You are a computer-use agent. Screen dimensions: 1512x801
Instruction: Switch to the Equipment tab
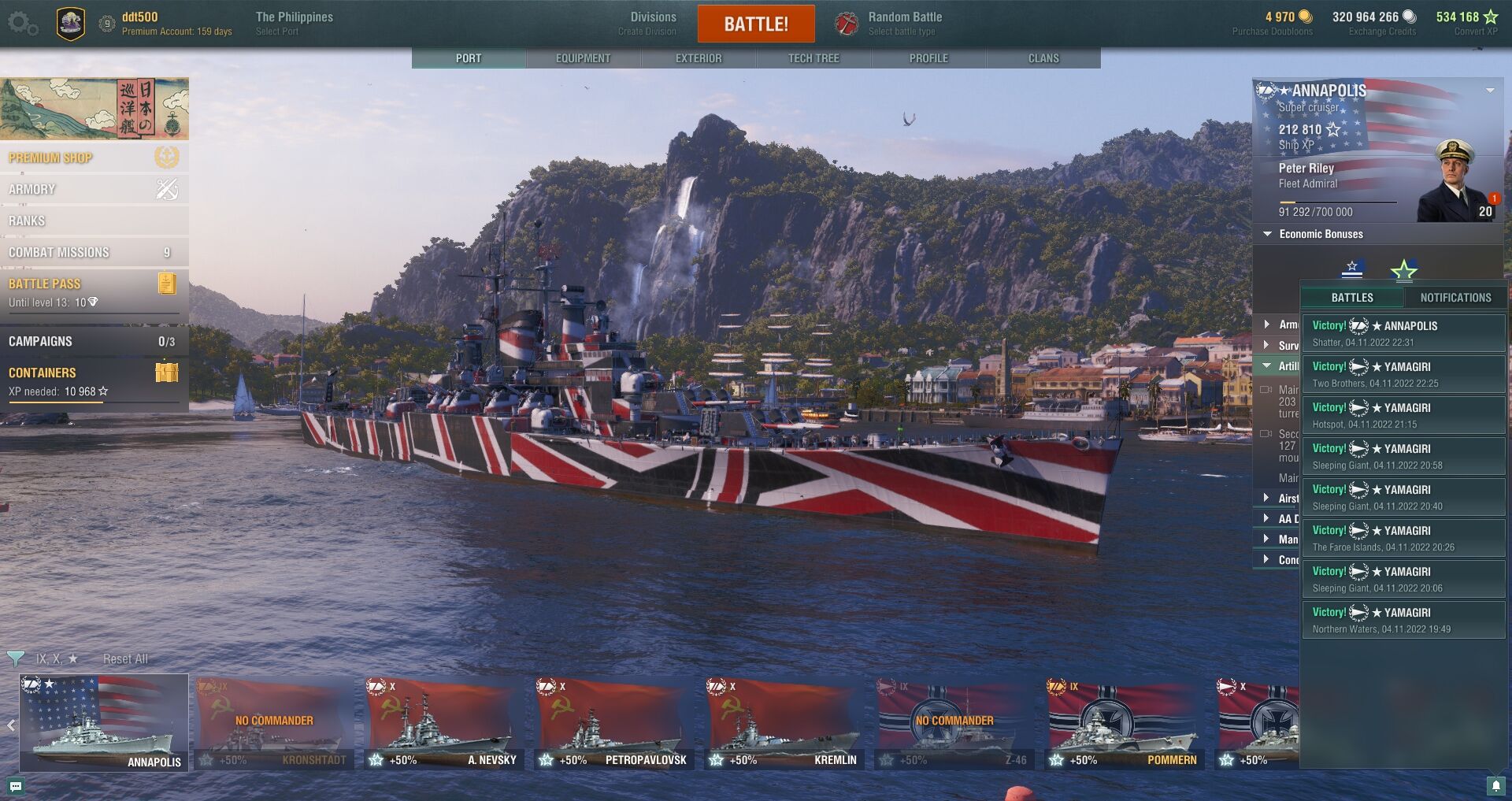click(583, 58)
